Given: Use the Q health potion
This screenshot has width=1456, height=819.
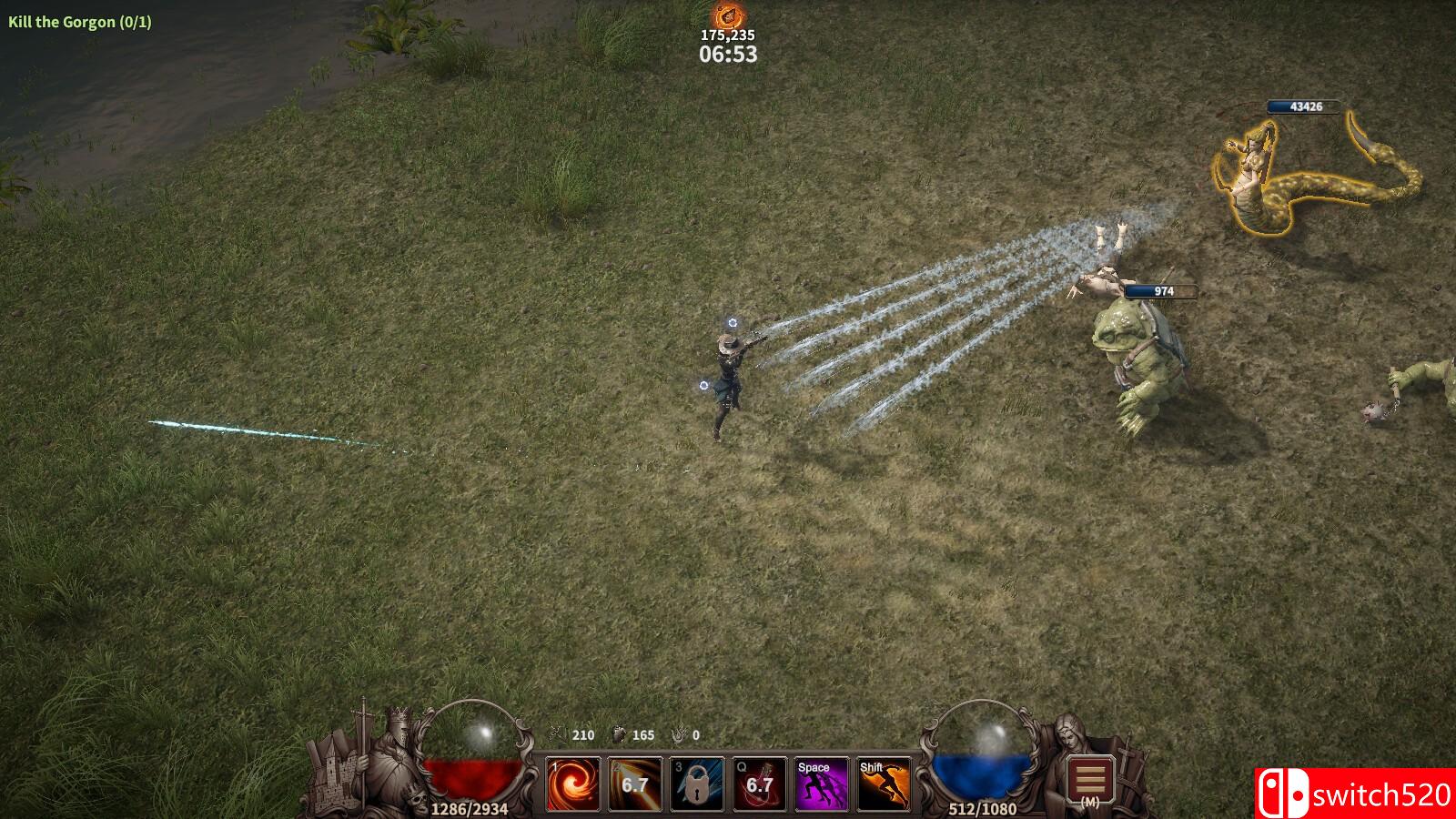Looking at the screenshot, I should coord(758,783).
